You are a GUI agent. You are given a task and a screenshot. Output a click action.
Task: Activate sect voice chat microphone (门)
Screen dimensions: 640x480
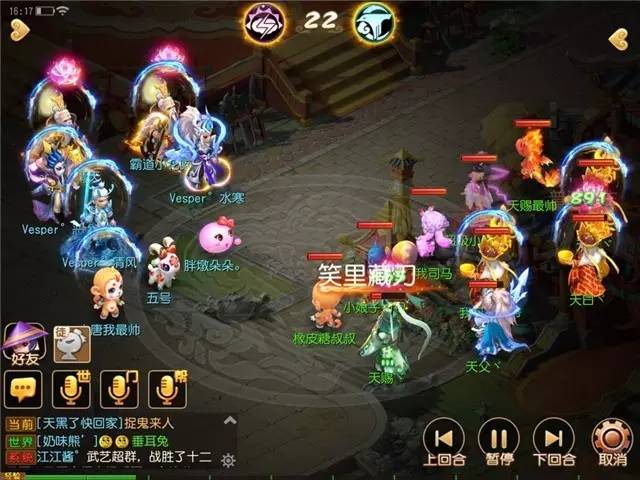pyautogui.click(x=119, y=388)
